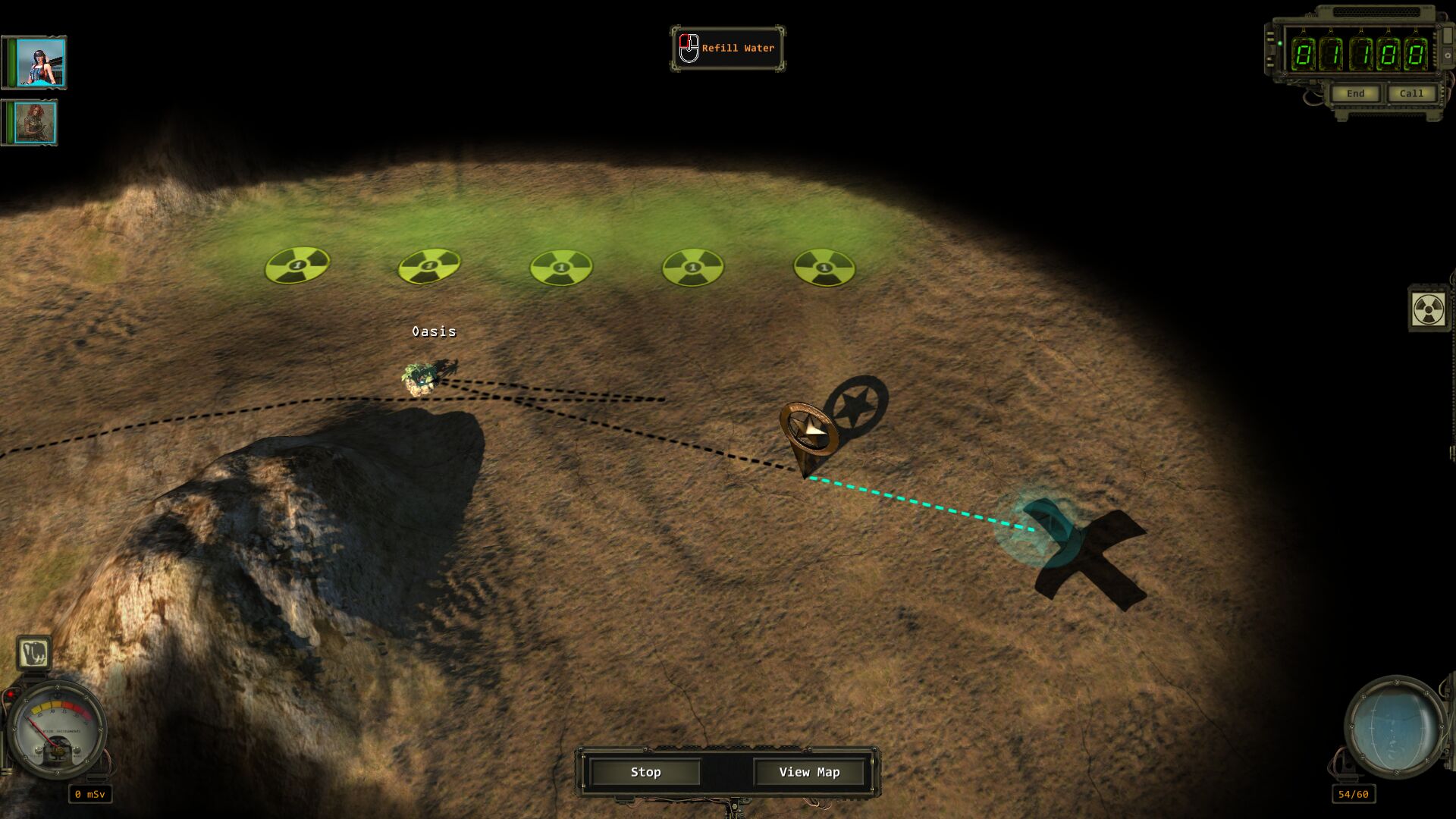The height and width of the screenshot is (819, 1456).
Task: Use the Call button on the radio
Action: (1410, 93)
